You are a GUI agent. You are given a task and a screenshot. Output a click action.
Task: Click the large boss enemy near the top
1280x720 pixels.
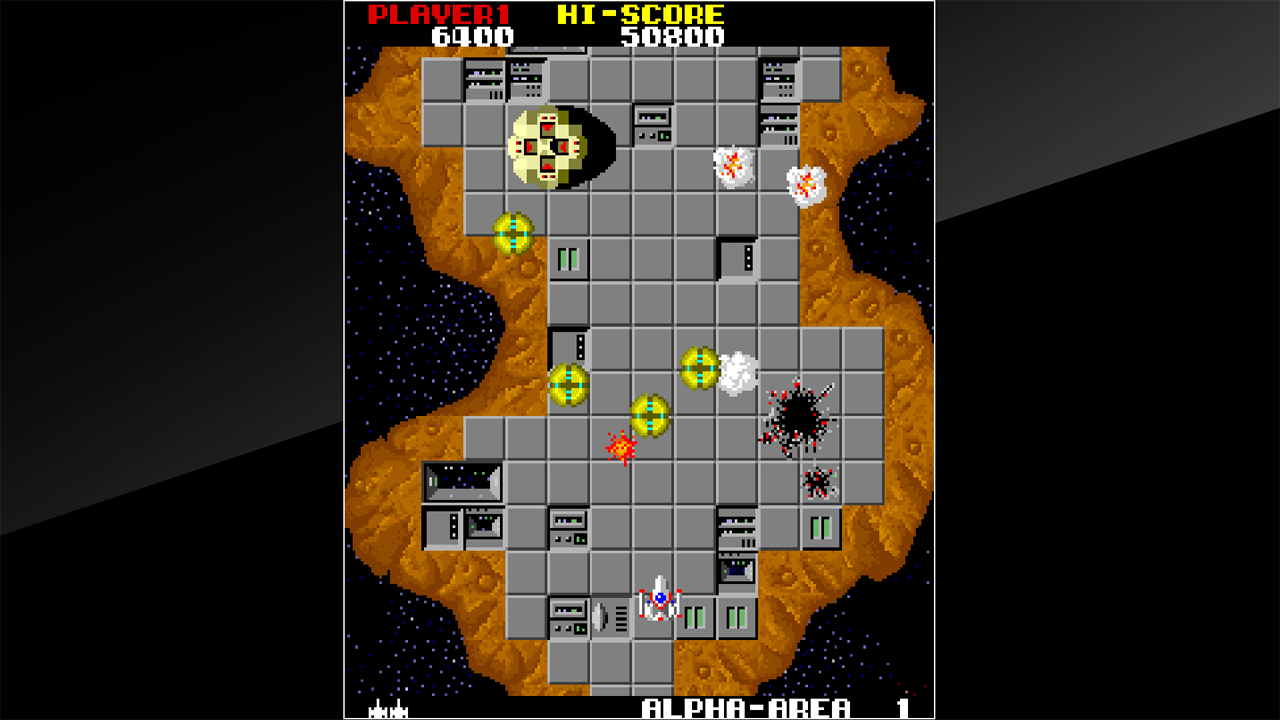pos(550,145)
